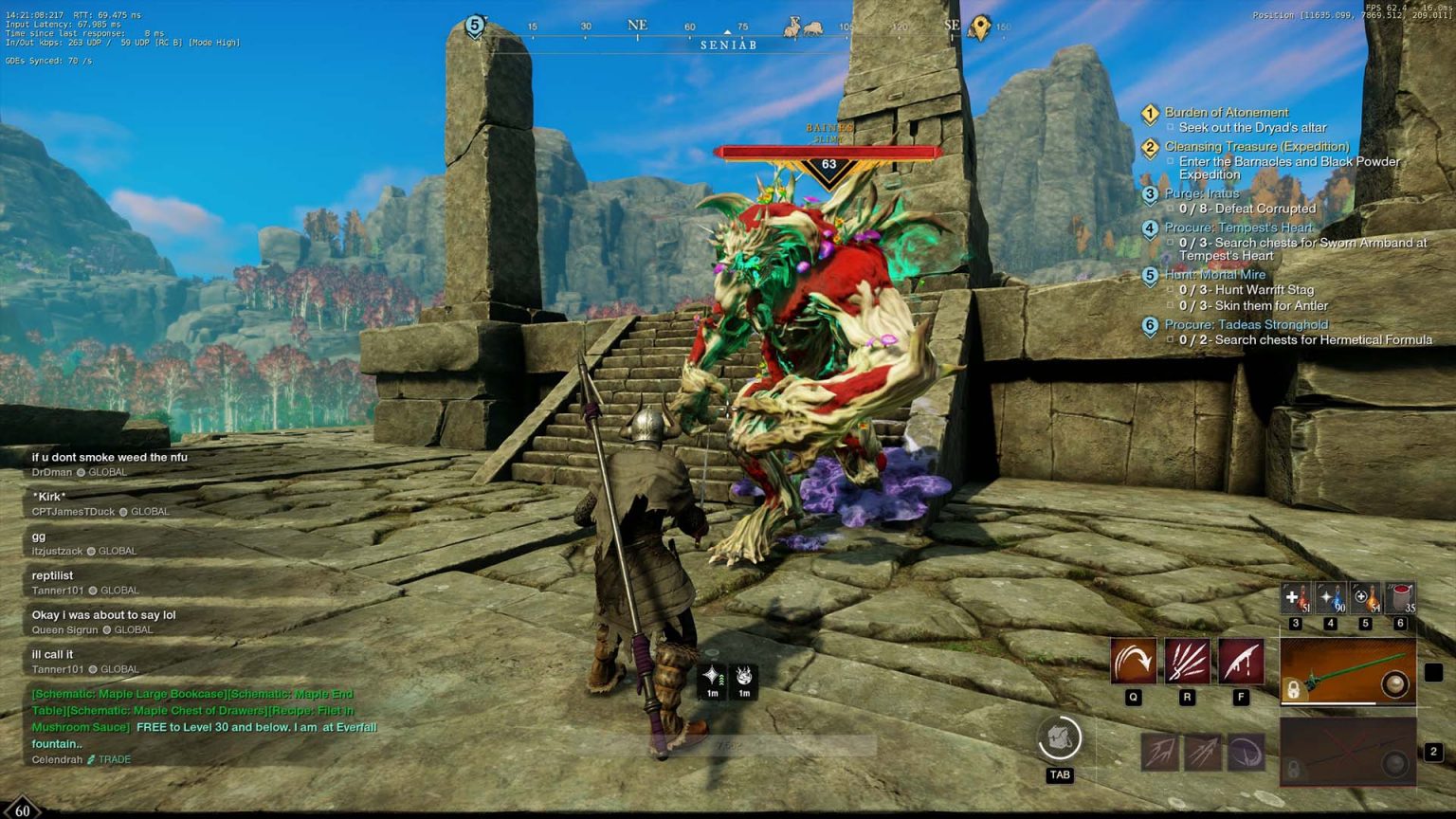
Task: Open the inventory bag icon
Action: tap(1060, 739)
